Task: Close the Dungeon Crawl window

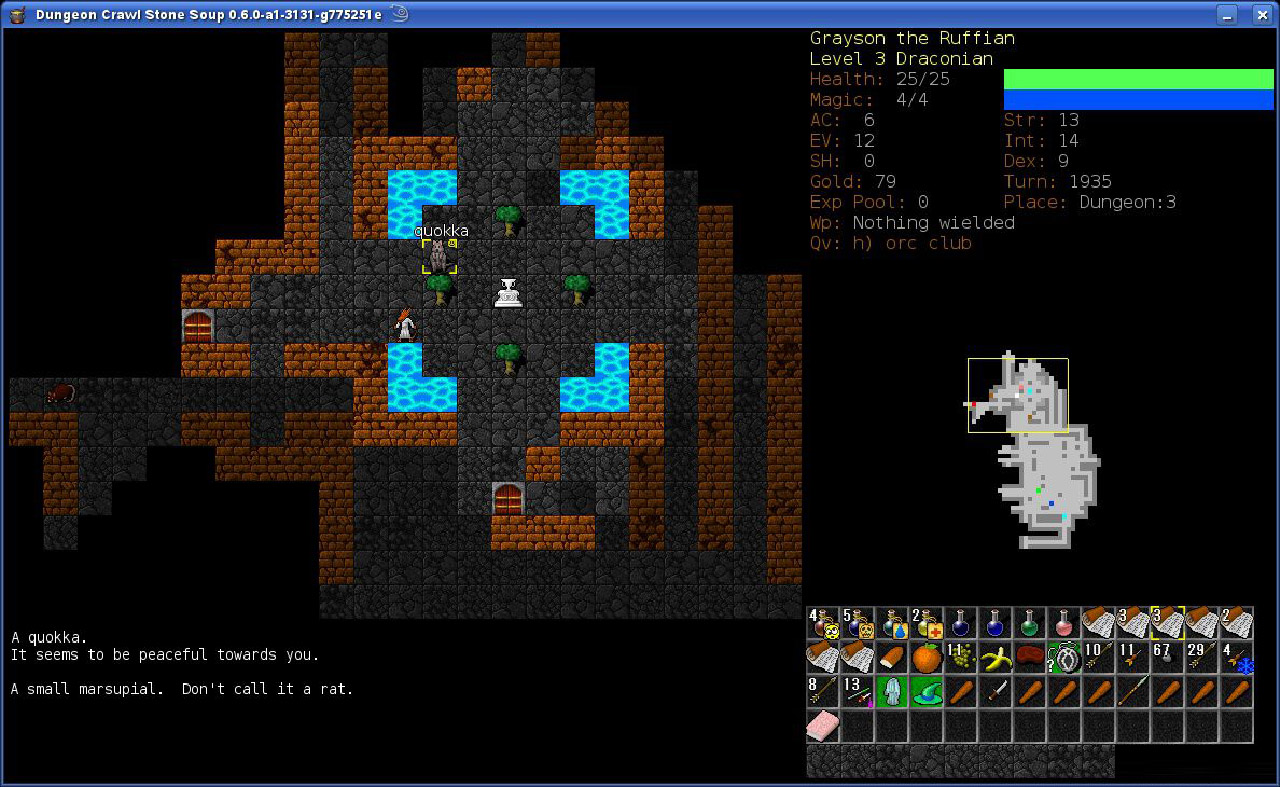Action: (x=1259, y=14)
